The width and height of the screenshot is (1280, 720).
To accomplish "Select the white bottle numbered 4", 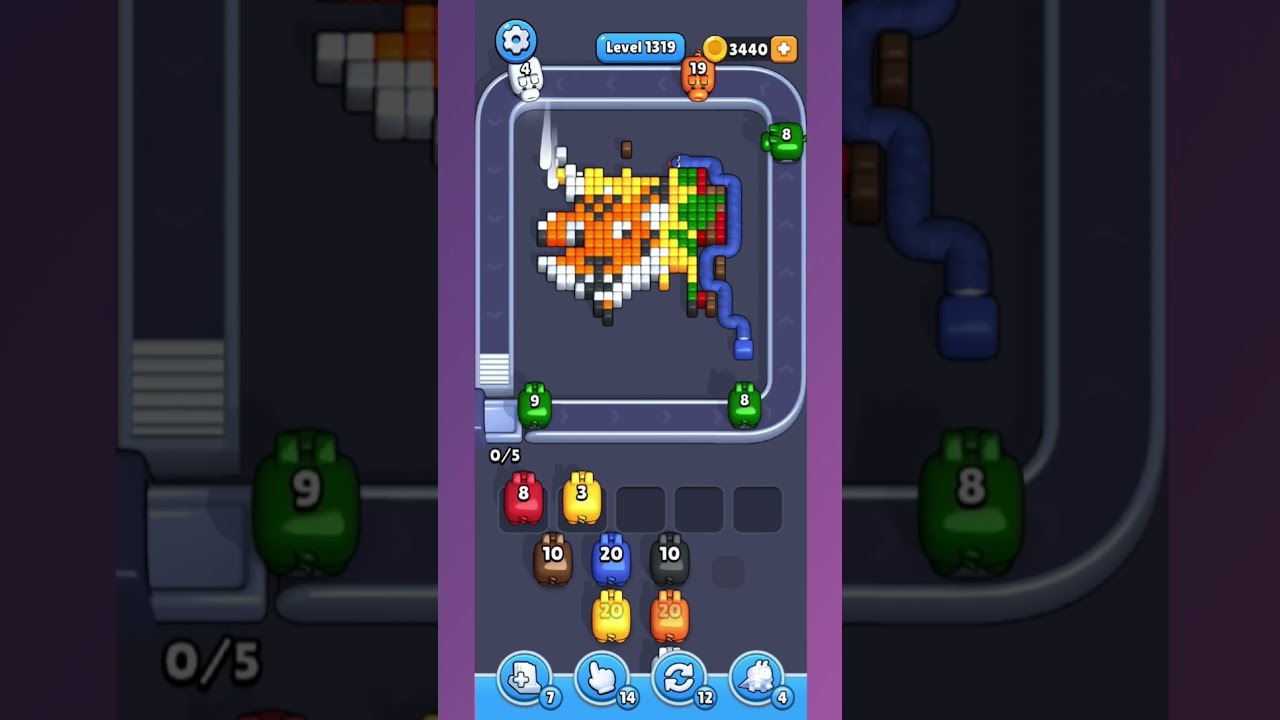I will click(x=524, y=78).
